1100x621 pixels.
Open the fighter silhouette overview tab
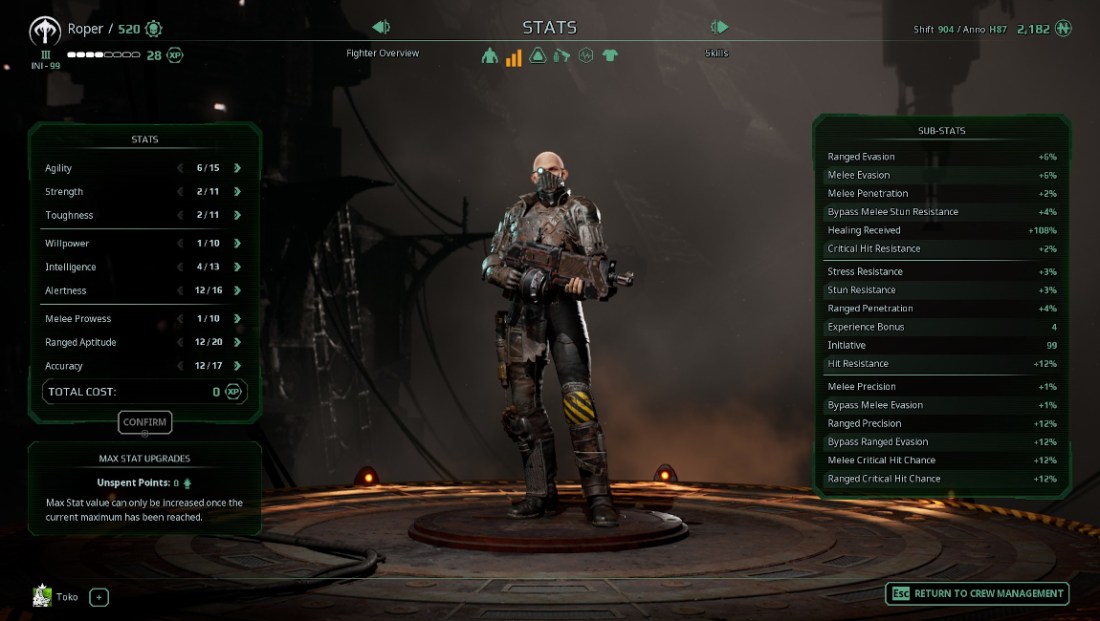pos(489,56)
